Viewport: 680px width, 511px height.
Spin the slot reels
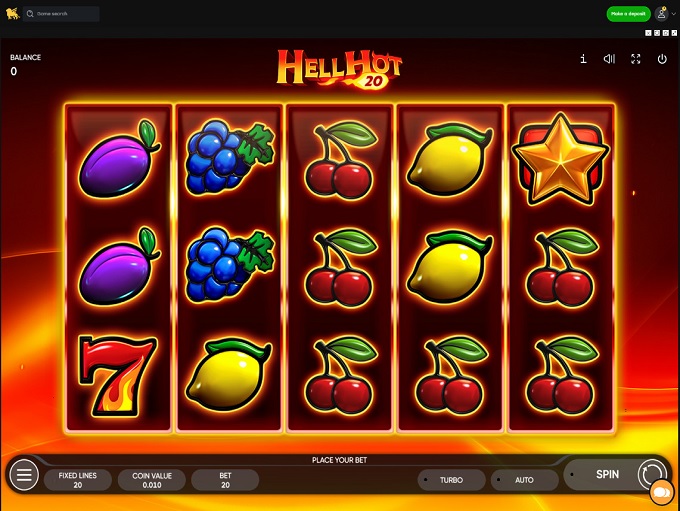(608, 475)
